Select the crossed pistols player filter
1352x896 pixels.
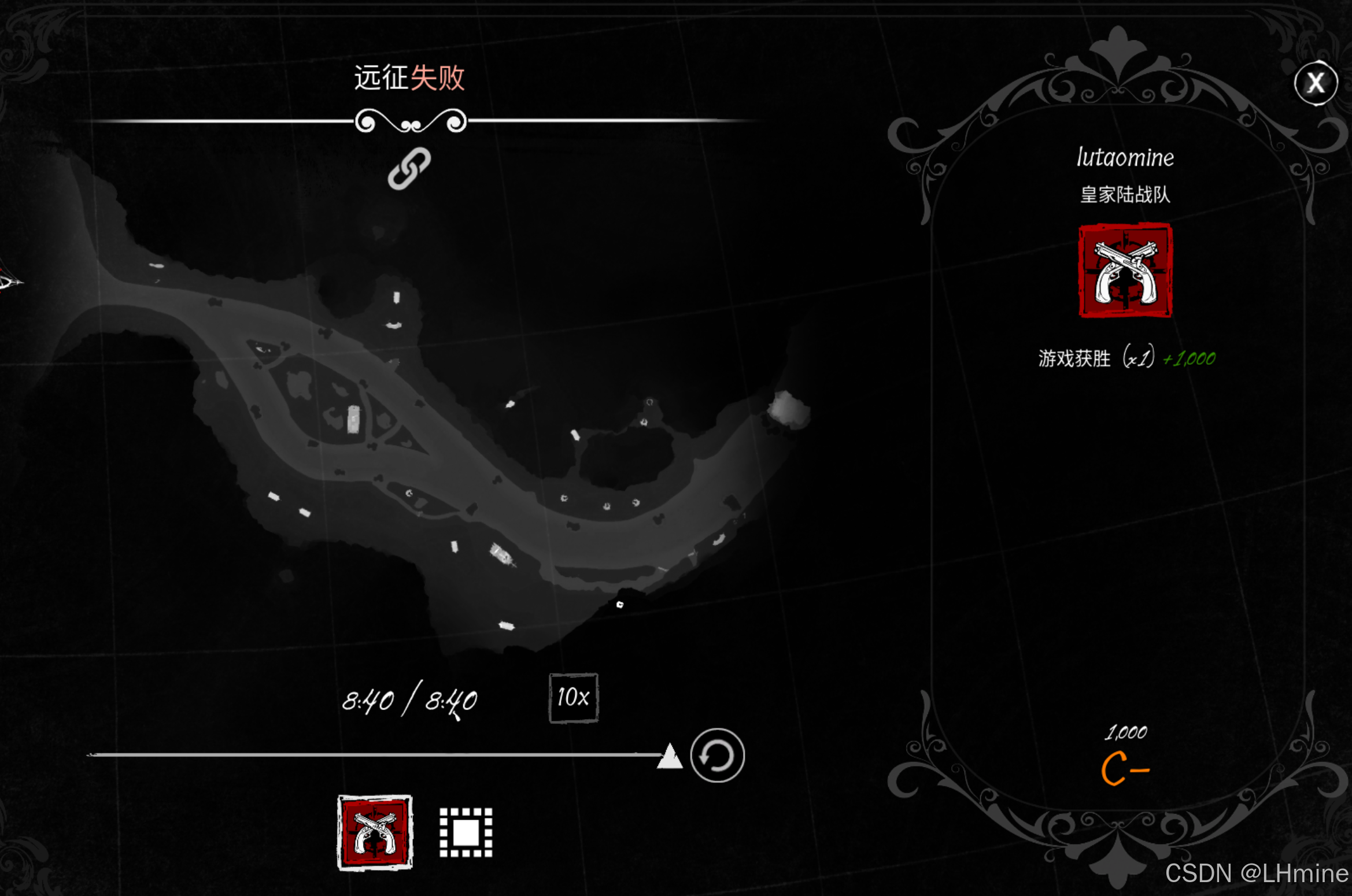point(375,832)
